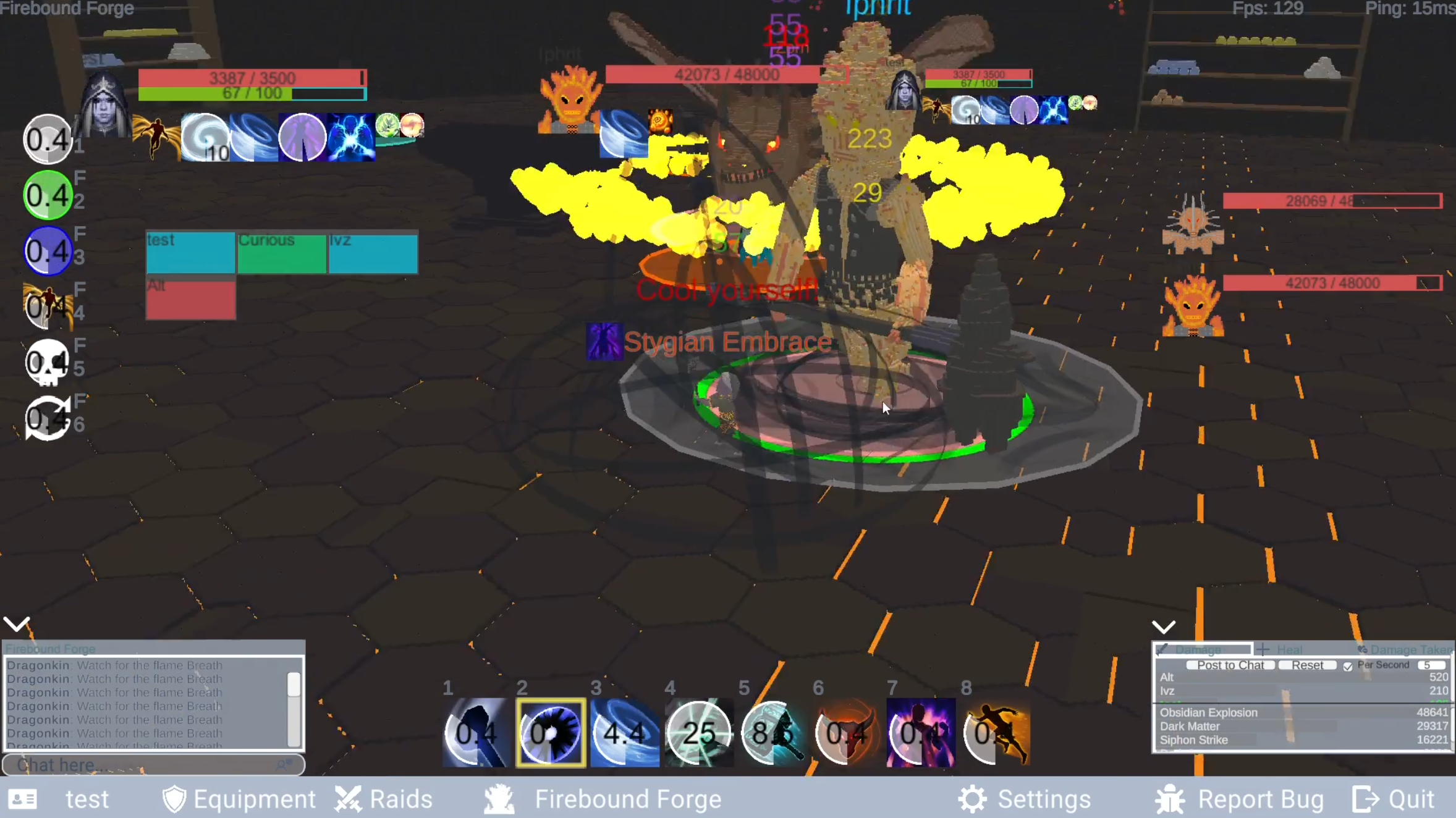1456x818 pixels.
Task: Trigger the hammer ability in hotbar slot 5
Action: (772, 733)
